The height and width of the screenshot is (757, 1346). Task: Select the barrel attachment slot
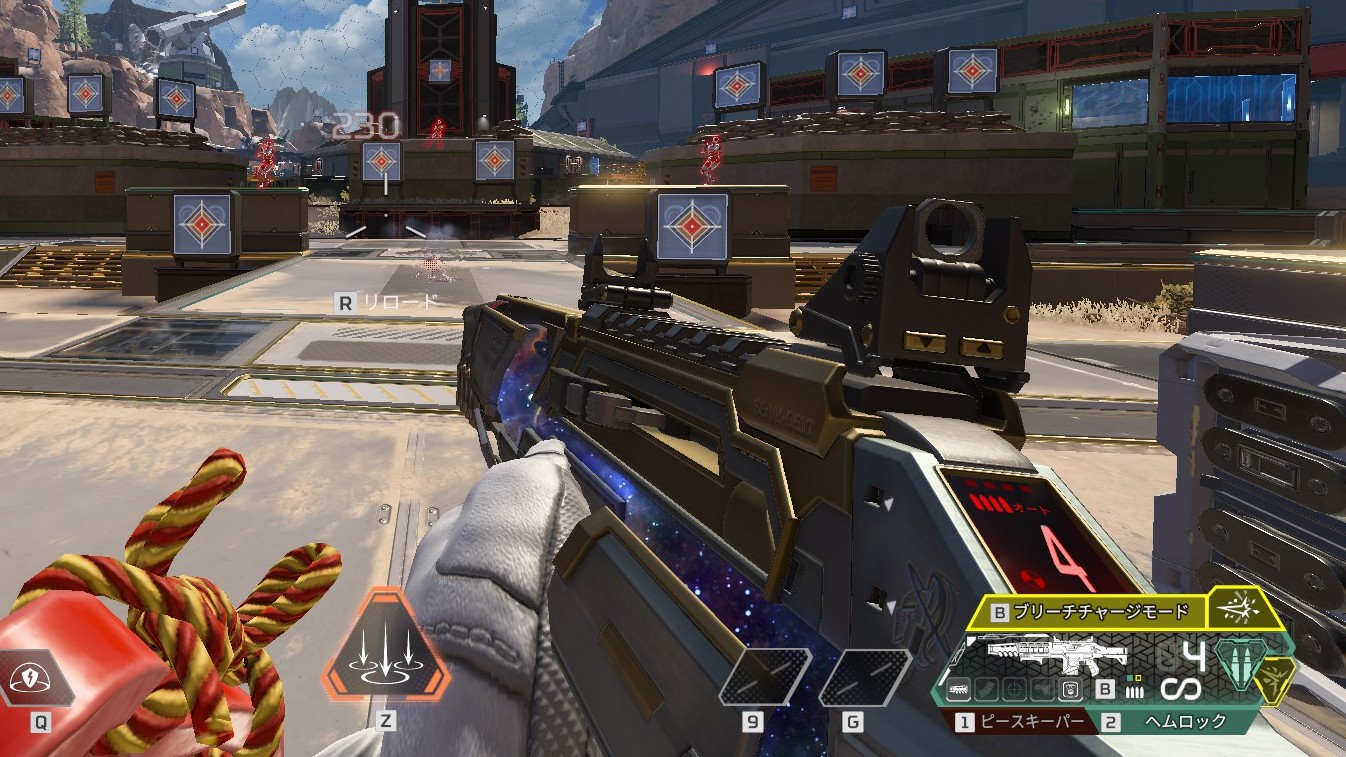tap(960, 689)
